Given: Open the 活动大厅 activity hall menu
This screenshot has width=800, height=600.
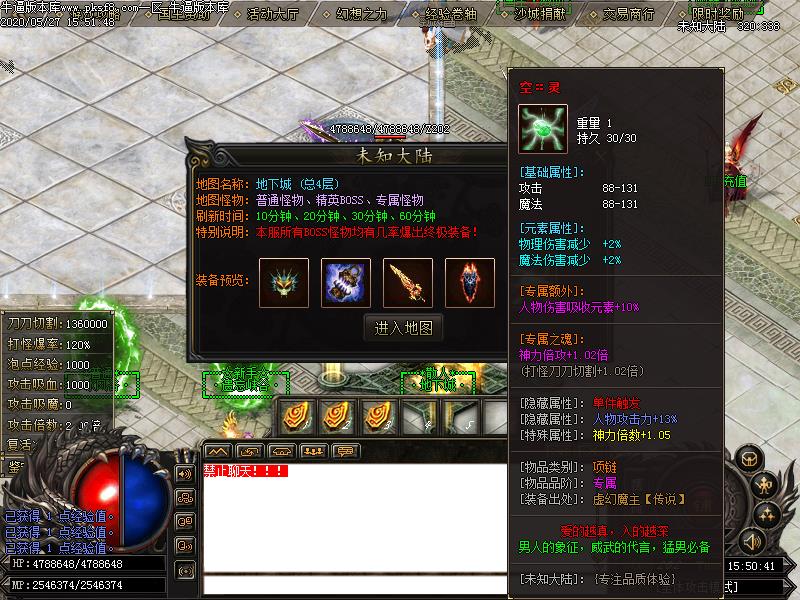Looking at the screenshot, I should pyautogui.click(x=273, y=15).
